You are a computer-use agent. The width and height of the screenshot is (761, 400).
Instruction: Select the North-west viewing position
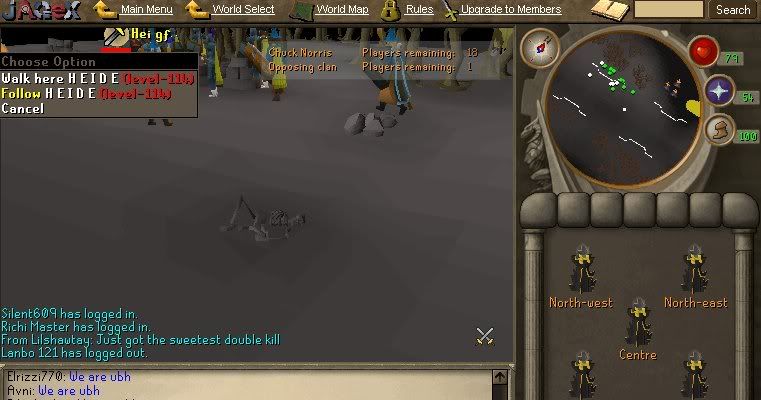[x=581, y=280]
